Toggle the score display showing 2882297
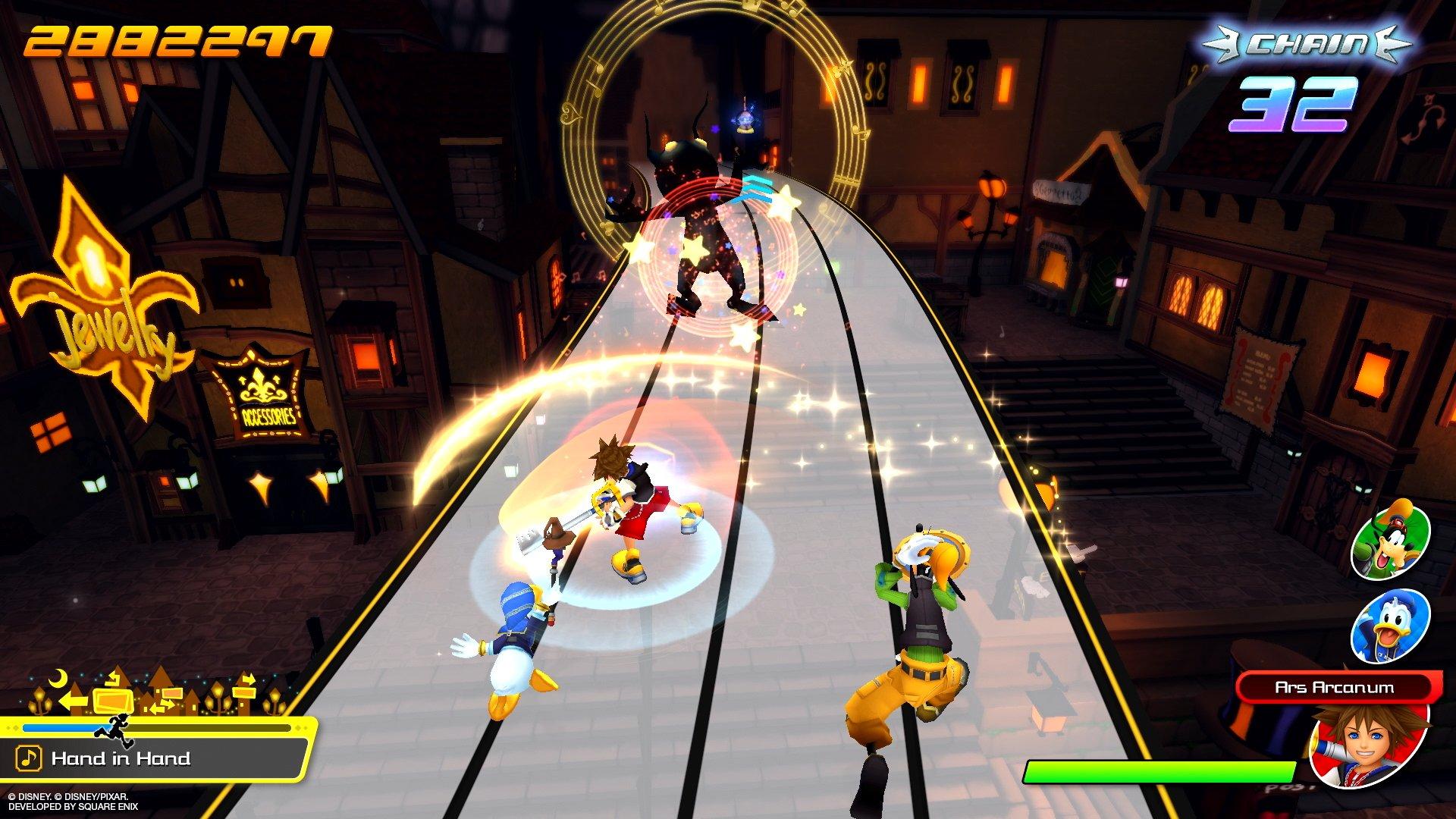 click(x=174, y=38)
